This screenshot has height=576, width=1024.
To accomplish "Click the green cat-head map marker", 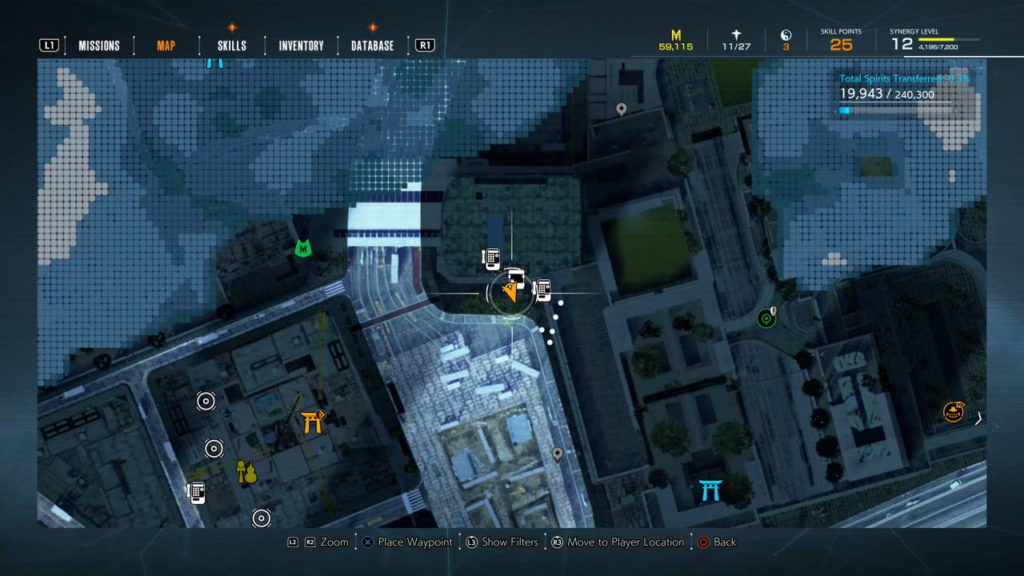I will click(302, 247).
